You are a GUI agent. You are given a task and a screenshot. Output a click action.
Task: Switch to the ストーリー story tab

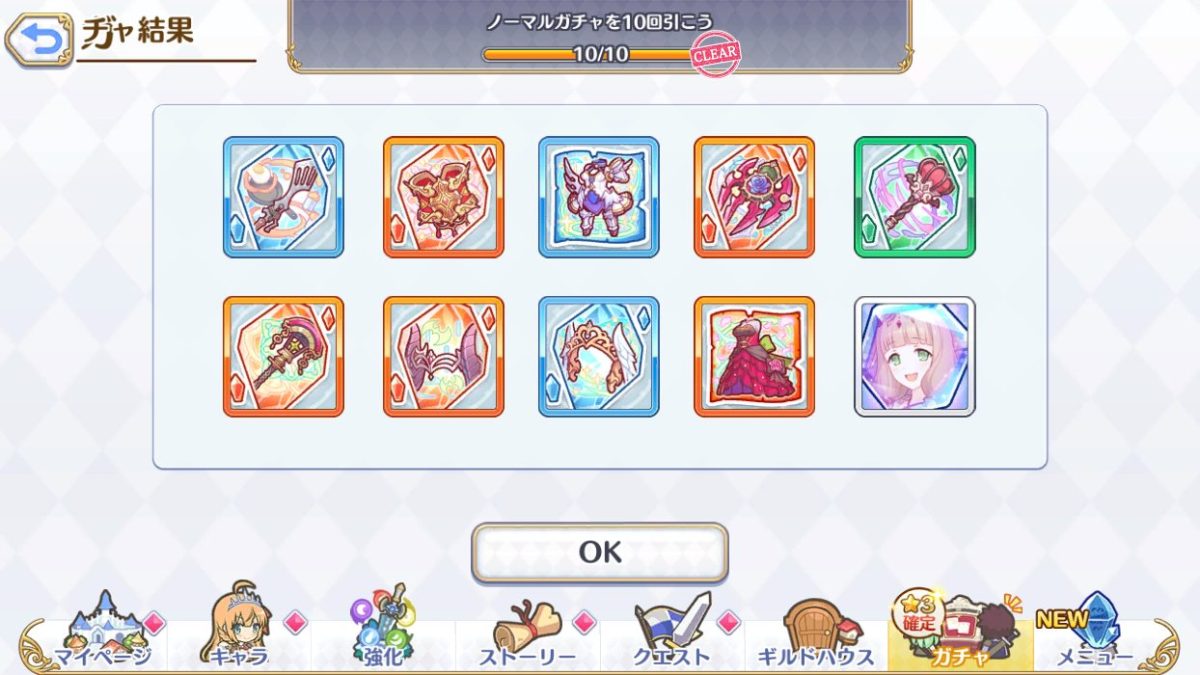coord(527,631)
